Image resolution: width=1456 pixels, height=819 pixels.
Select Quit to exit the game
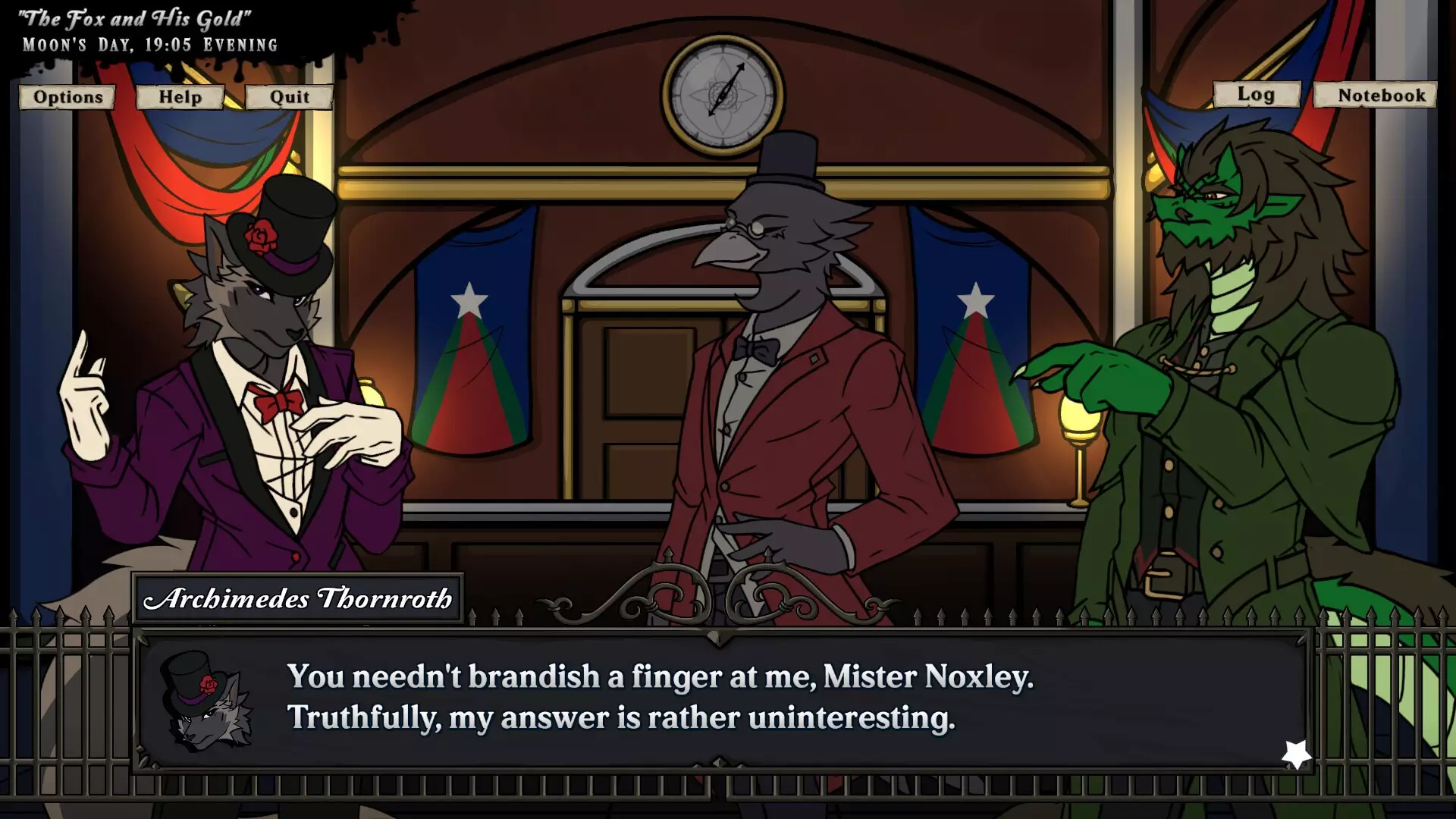click(289, 97)
